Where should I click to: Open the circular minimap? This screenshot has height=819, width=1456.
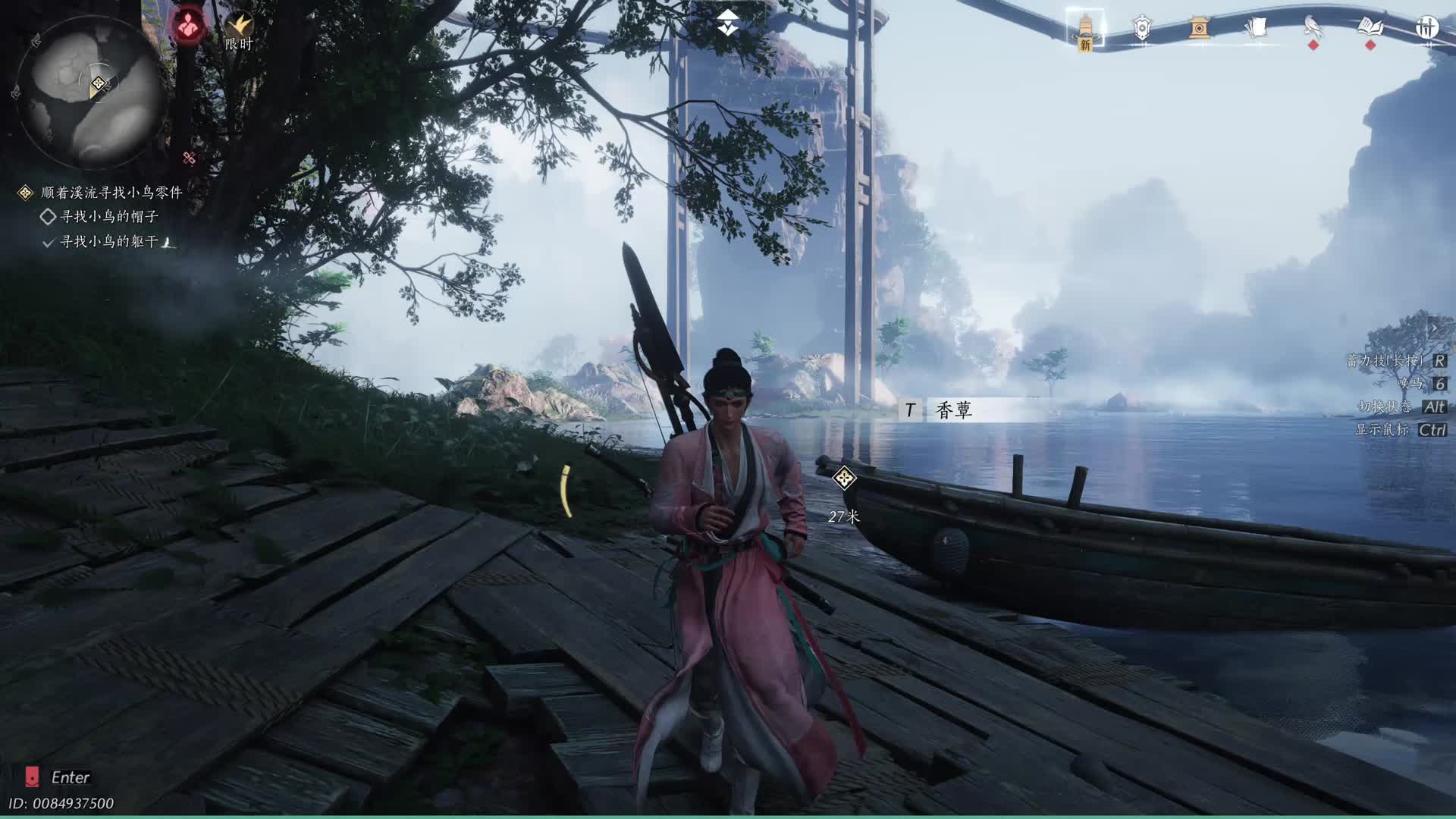pos(89,91)
